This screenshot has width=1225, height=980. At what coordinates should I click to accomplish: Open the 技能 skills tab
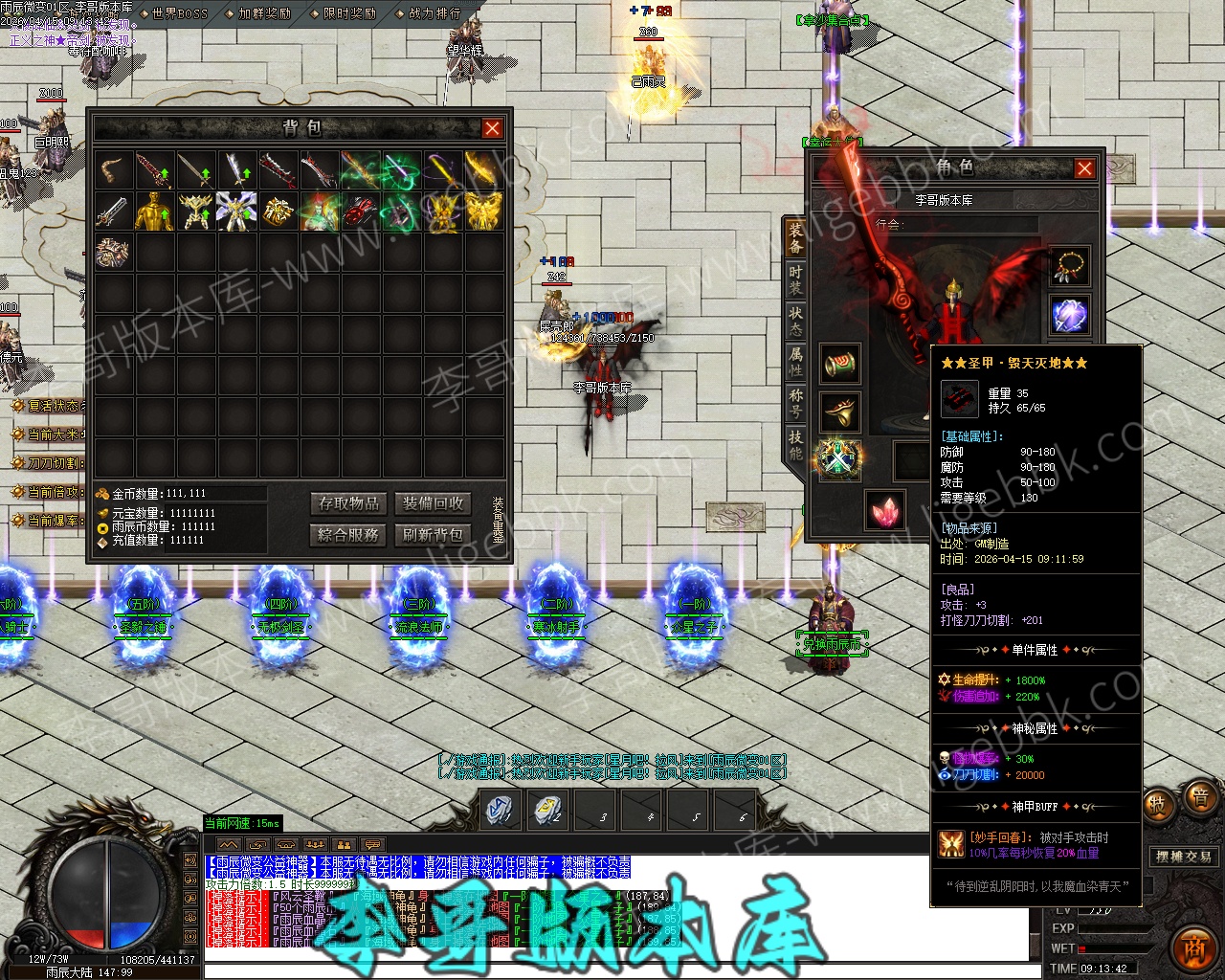[x=795, y=443]
